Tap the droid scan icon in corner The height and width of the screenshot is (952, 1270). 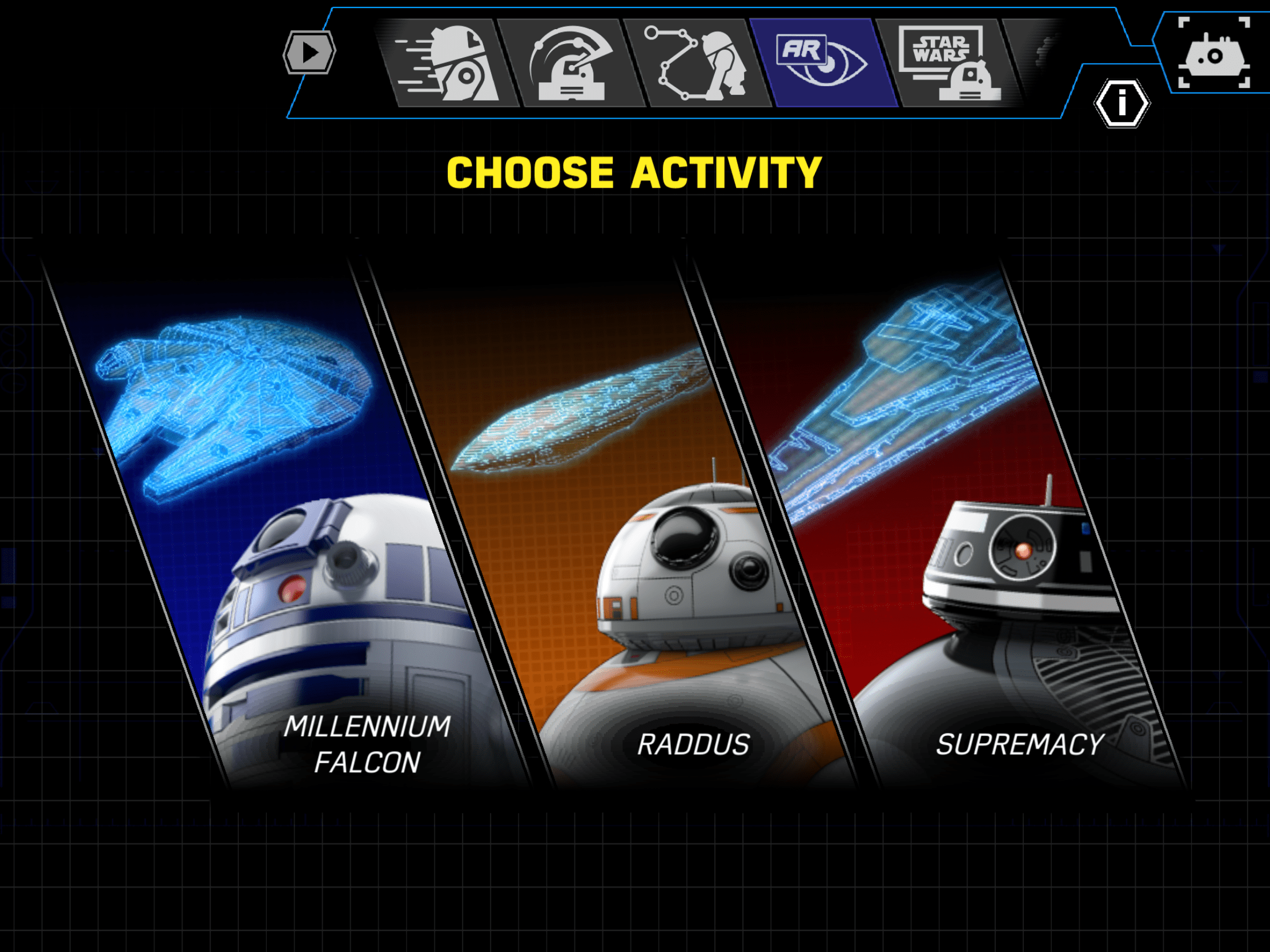point(1213,54)
